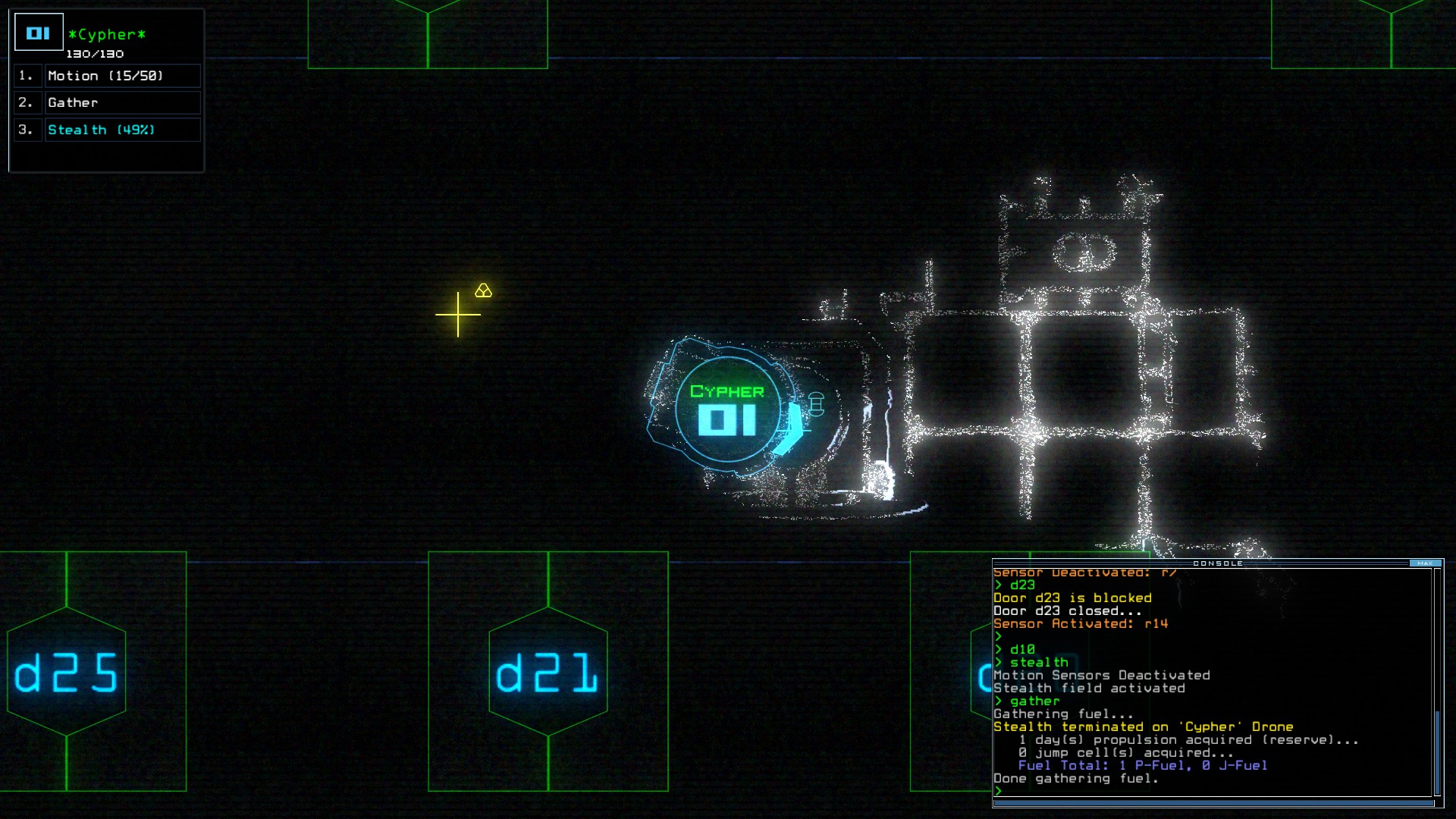Click the gather command entry in the console log
The height and width of the screenshot is (819, 1456).
click(x=1033, y=701)
